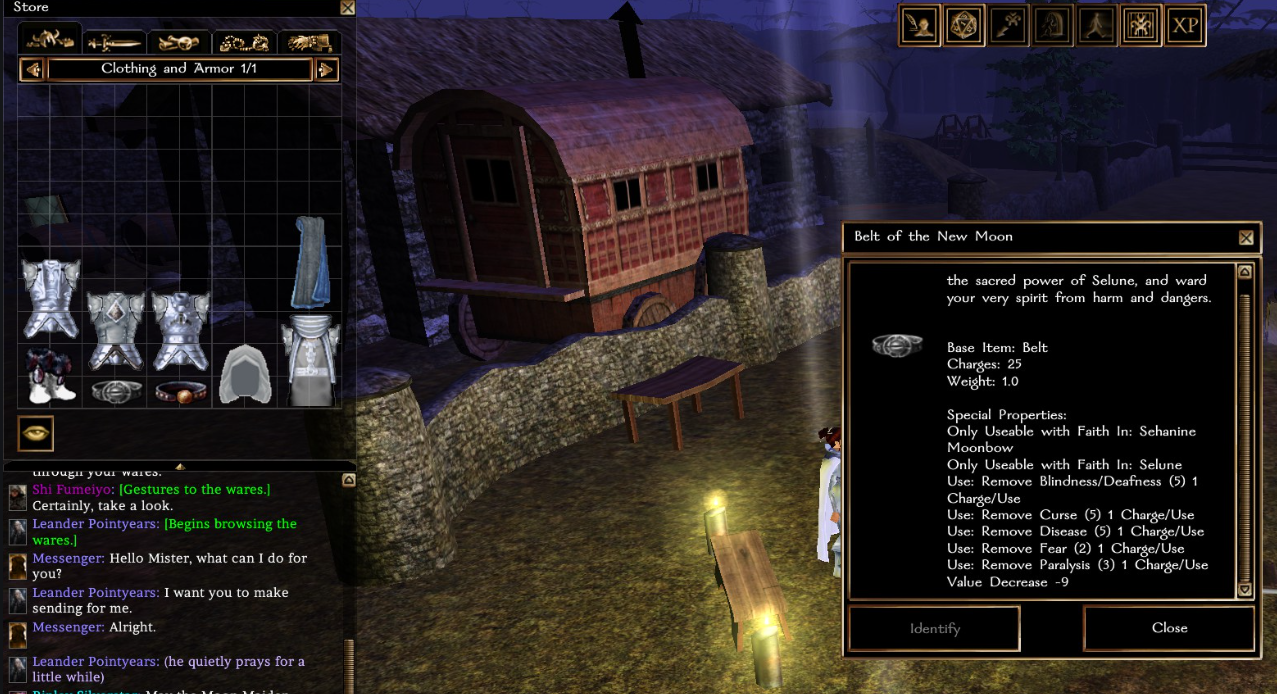The width and height of the screenshot is (1277, 694).
Task: Click the Close button on item description
Action: (1169, 628)
